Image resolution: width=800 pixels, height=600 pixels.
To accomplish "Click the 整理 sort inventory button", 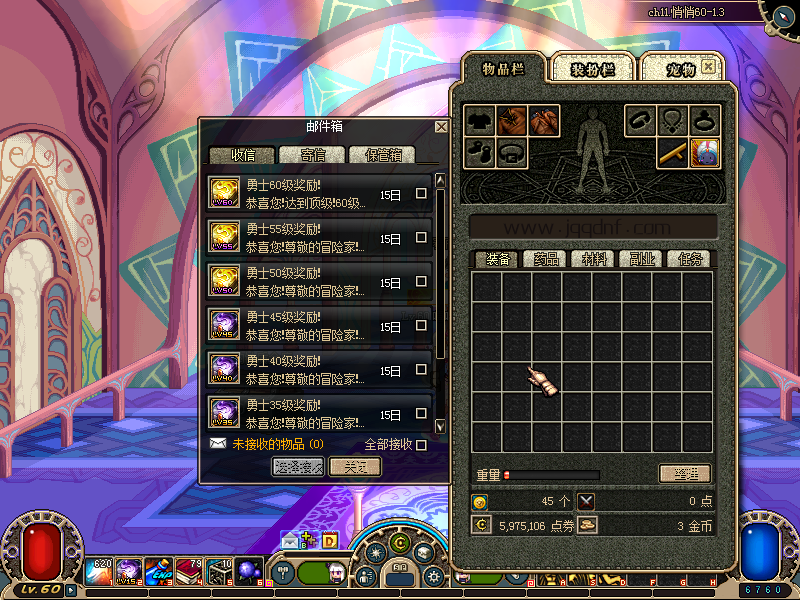I will pyautogui.click(x=685, y=474).
